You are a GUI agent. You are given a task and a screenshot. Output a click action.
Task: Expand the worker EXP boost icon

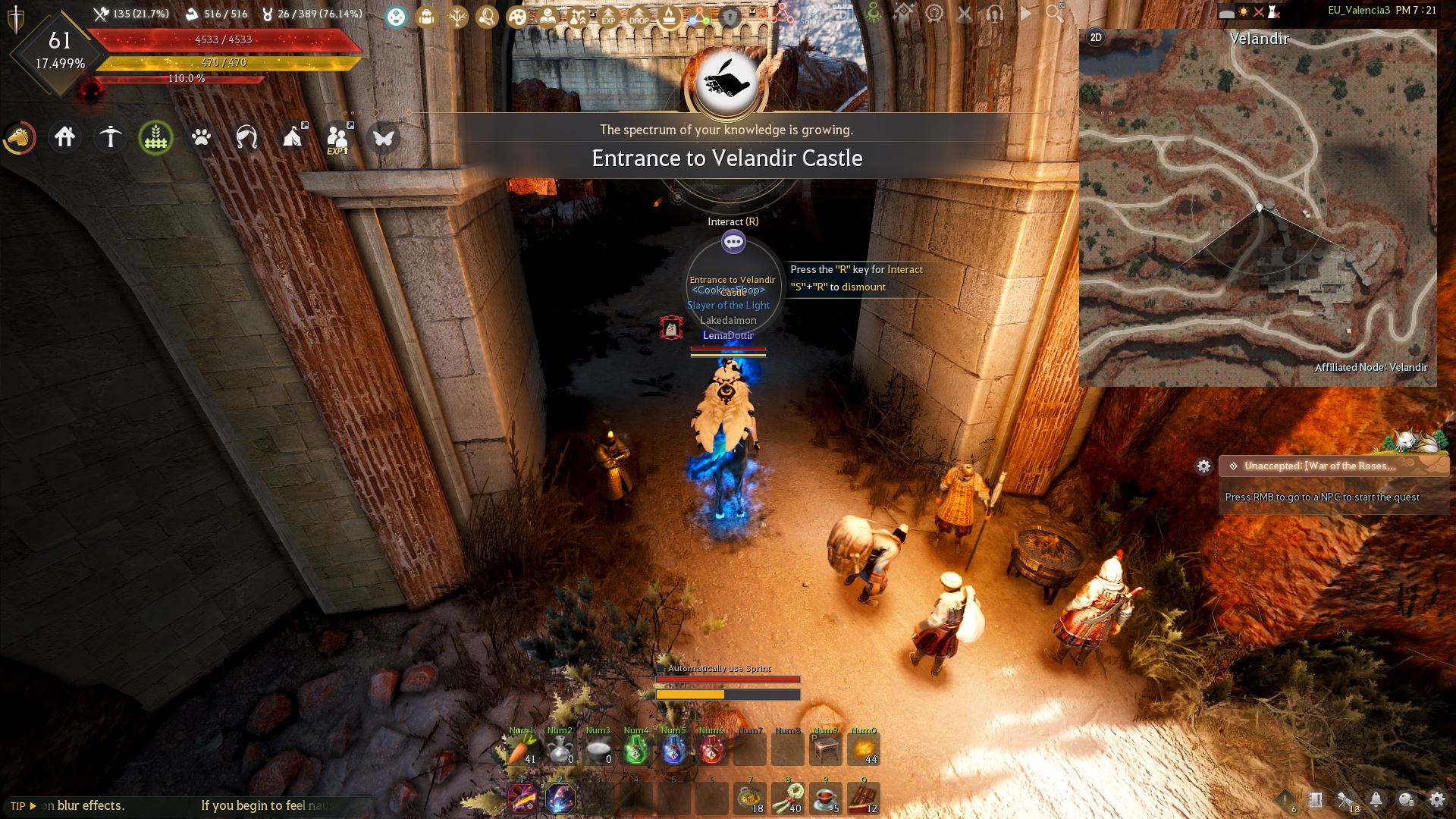click(x=339, y=136)
